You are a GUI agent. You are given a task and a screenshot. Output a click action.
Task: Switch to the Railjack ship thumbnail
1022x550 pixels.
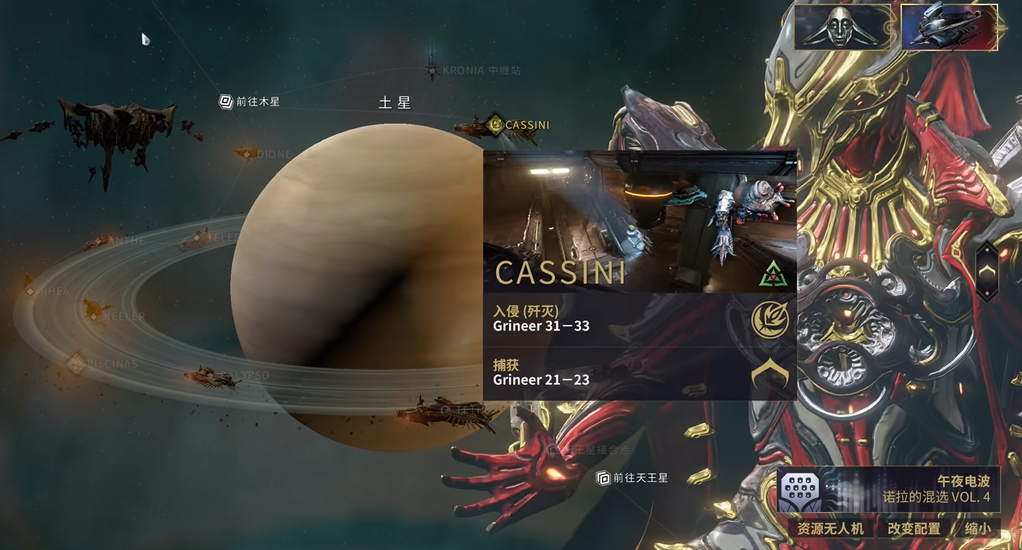(x=949, y=27)
